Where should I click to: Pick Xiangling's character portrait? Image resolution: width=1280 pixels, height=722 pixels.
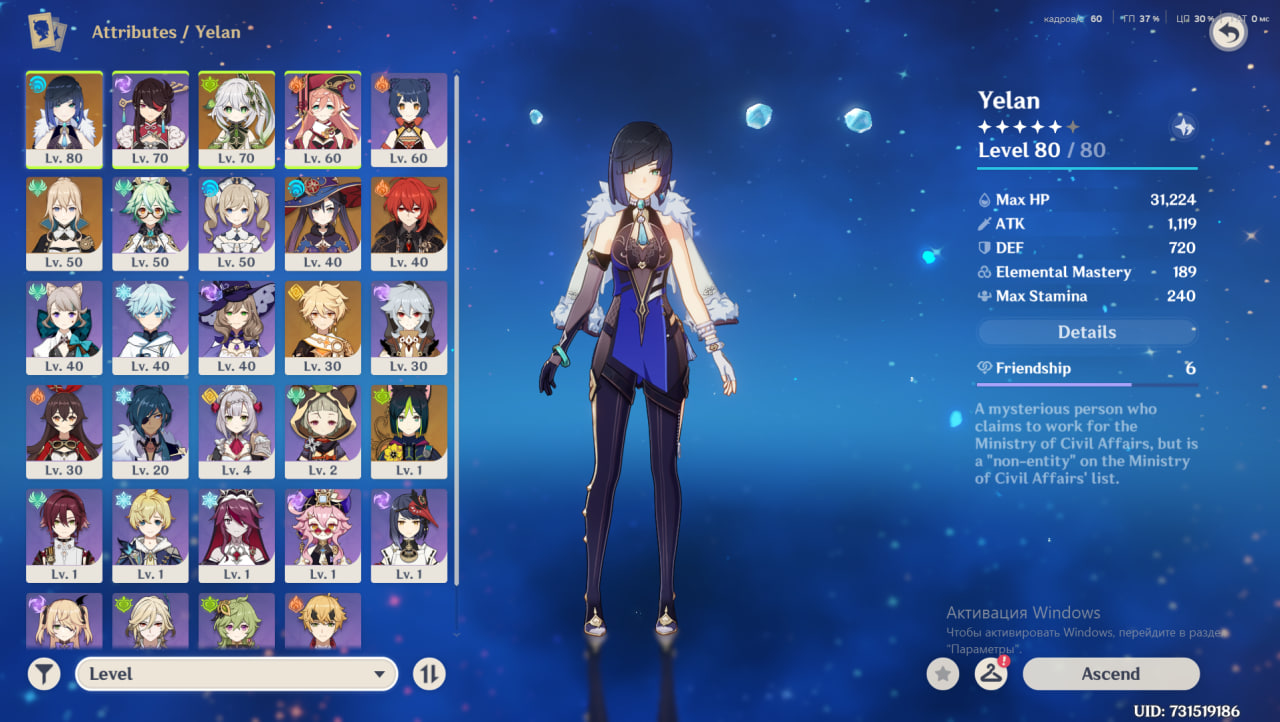[408, 118]
